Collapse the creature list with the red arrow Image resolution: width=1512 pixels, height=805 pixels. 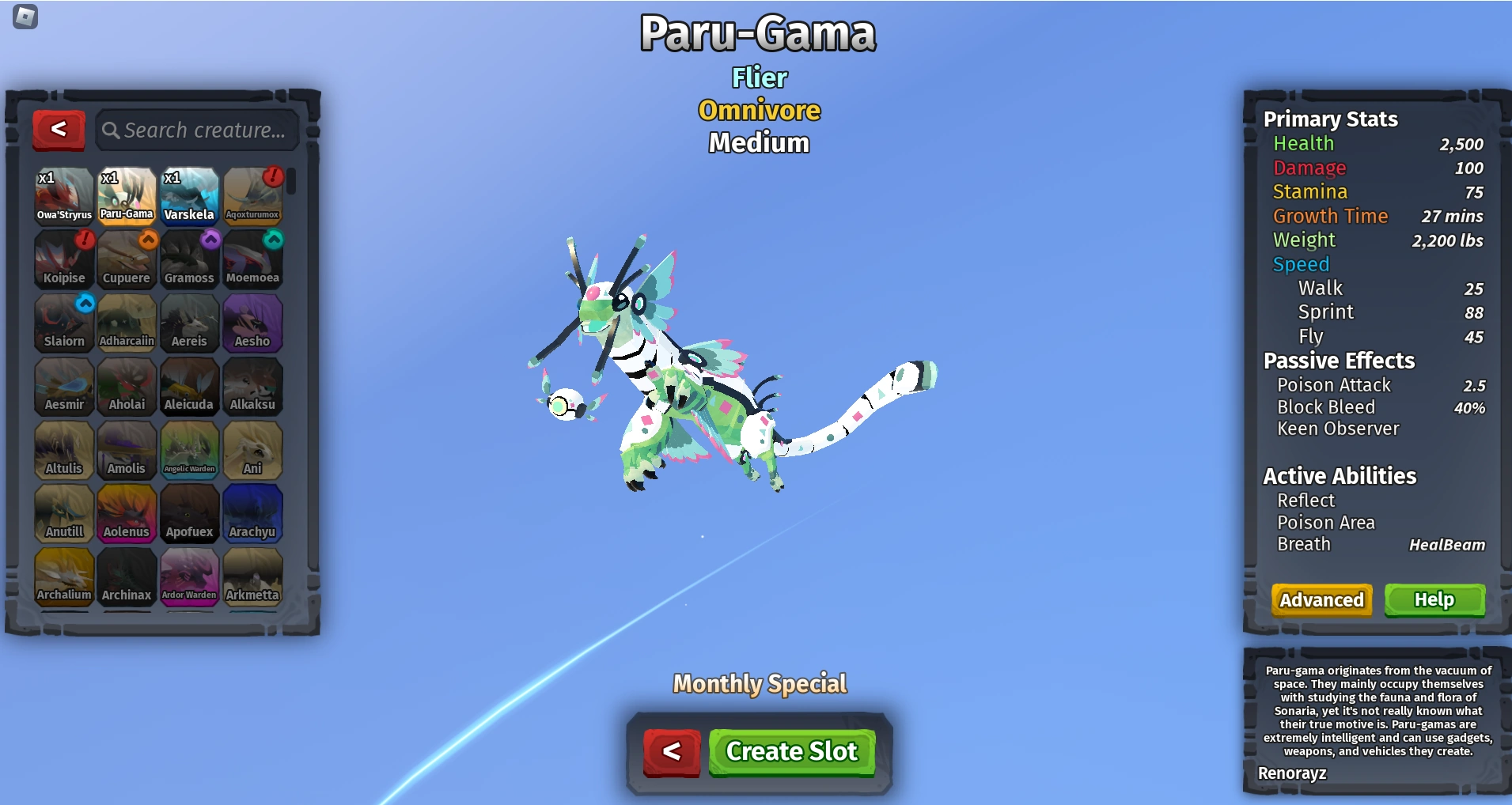coord(59,130)
